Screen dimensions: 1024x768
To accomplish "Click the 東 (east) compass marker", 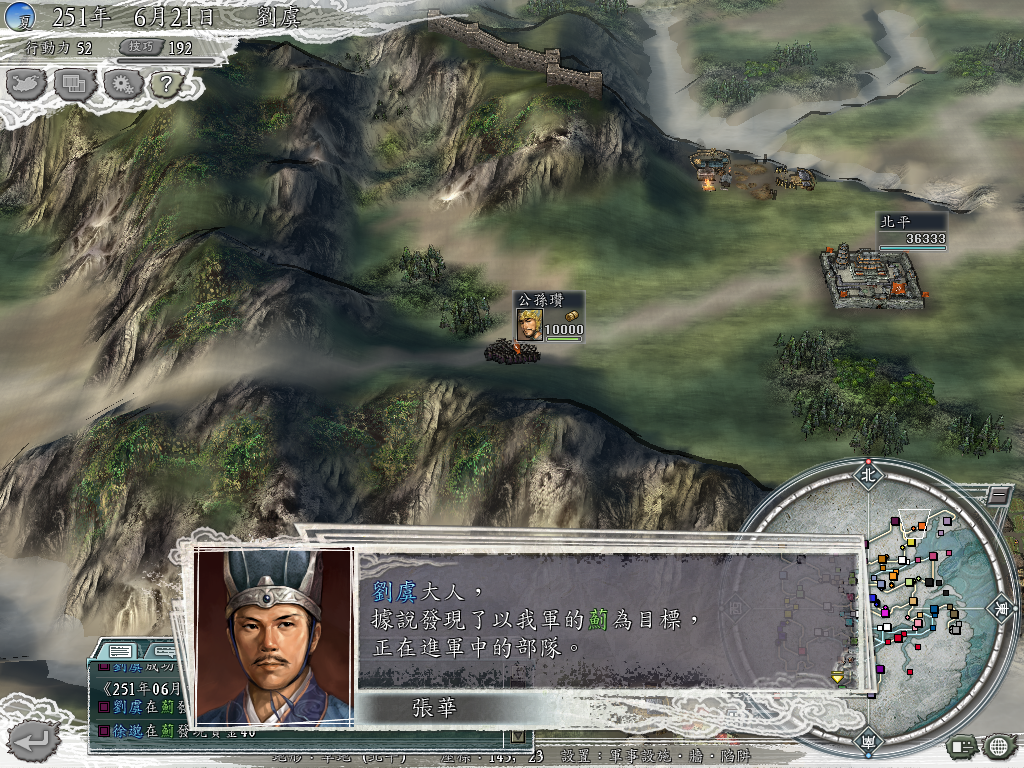I will pos(1000,607).
